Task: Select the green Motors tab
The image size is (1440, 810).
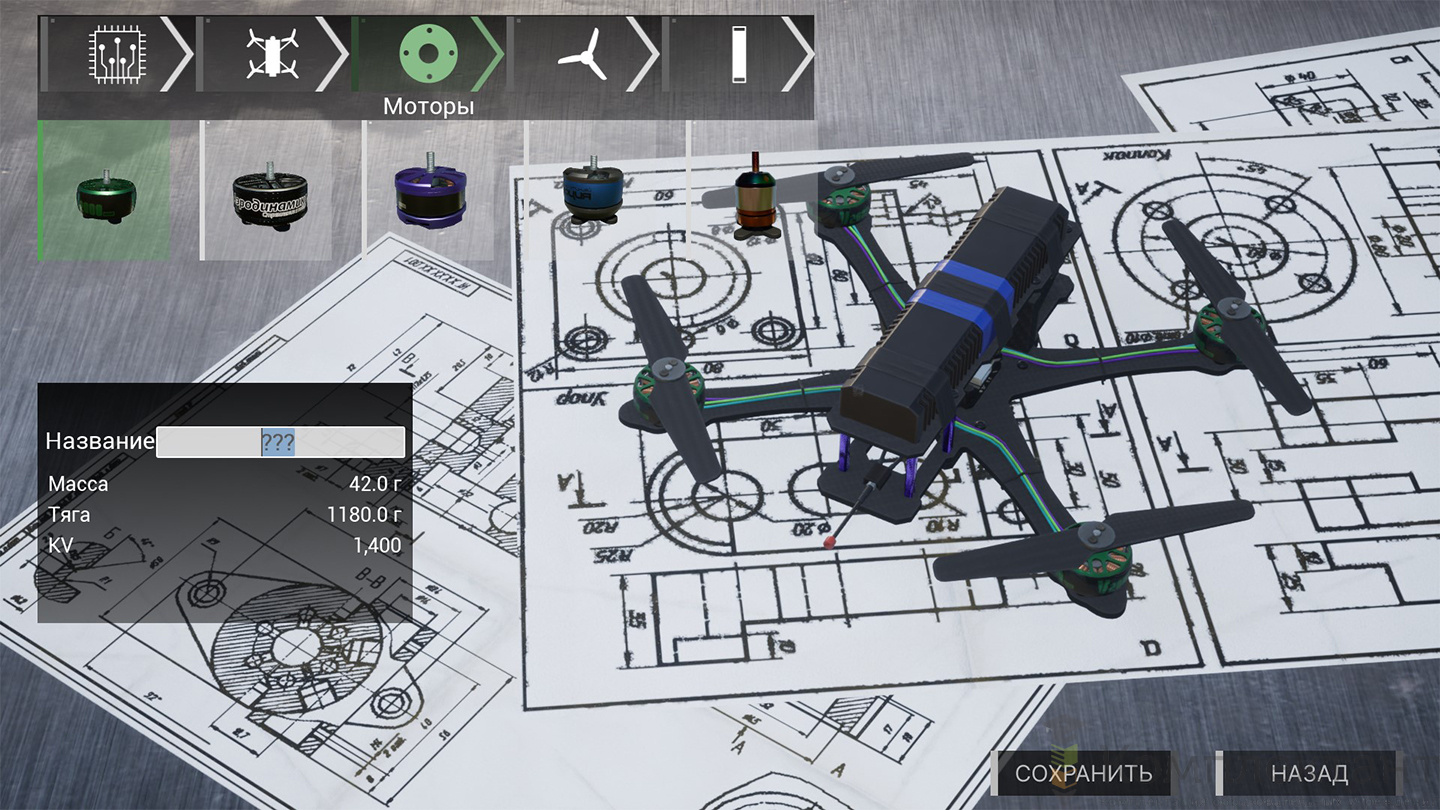Action: (428, 54)
